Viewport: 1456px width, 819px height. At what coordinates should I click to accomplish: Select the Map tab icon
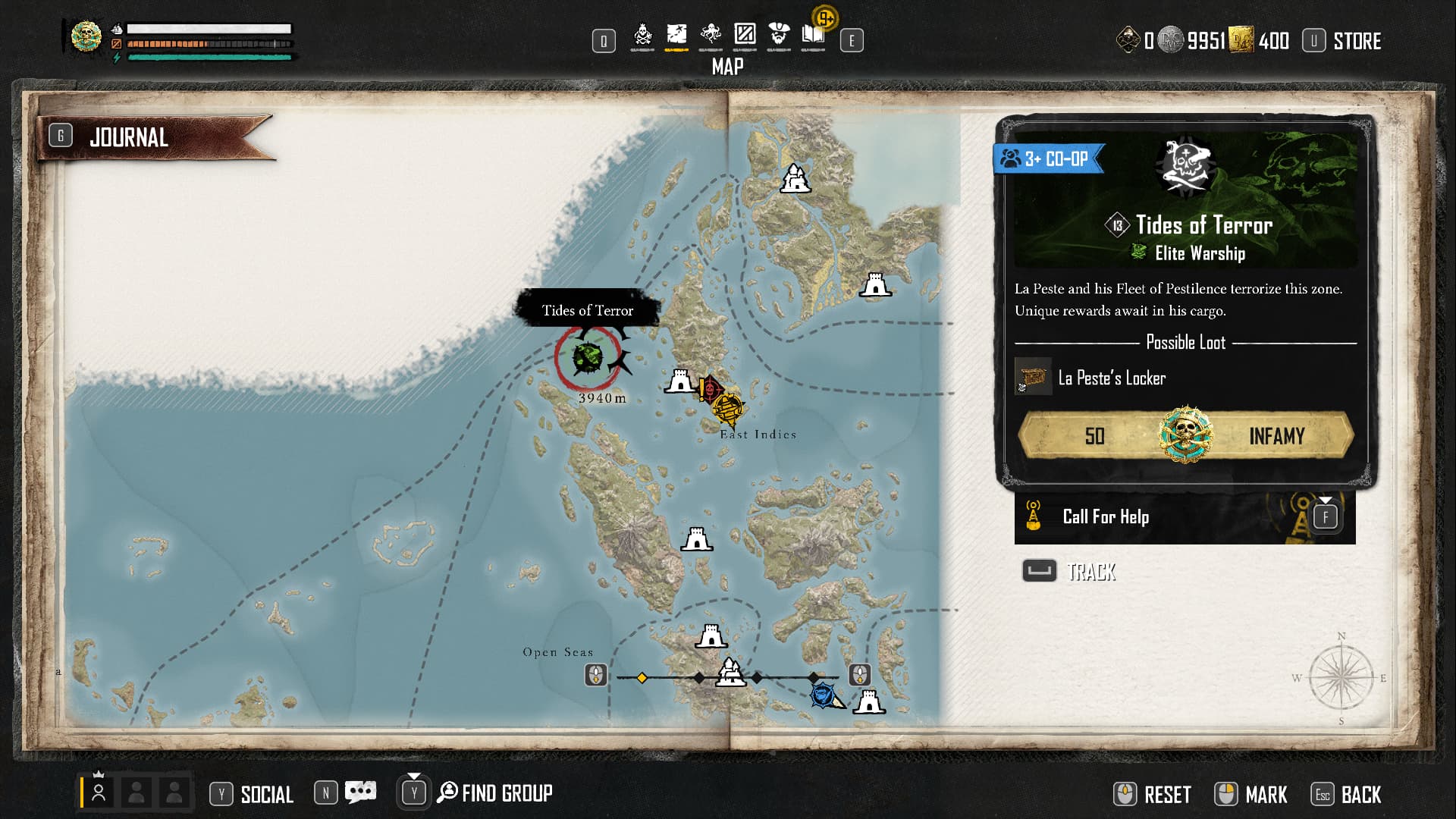point(676,35)
